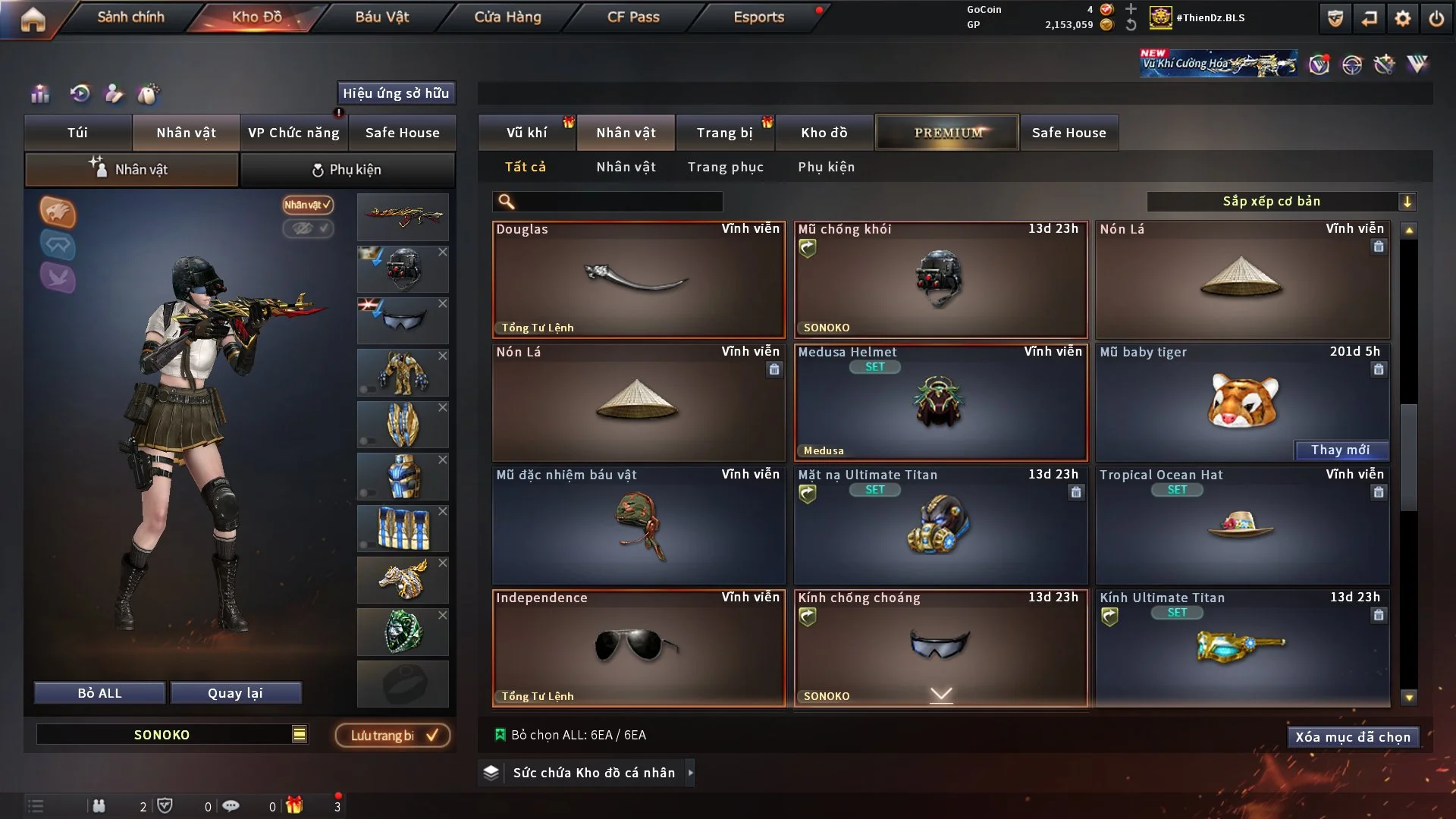Filter by Trang phục category

pyautogui.click(x=725, y=167)
